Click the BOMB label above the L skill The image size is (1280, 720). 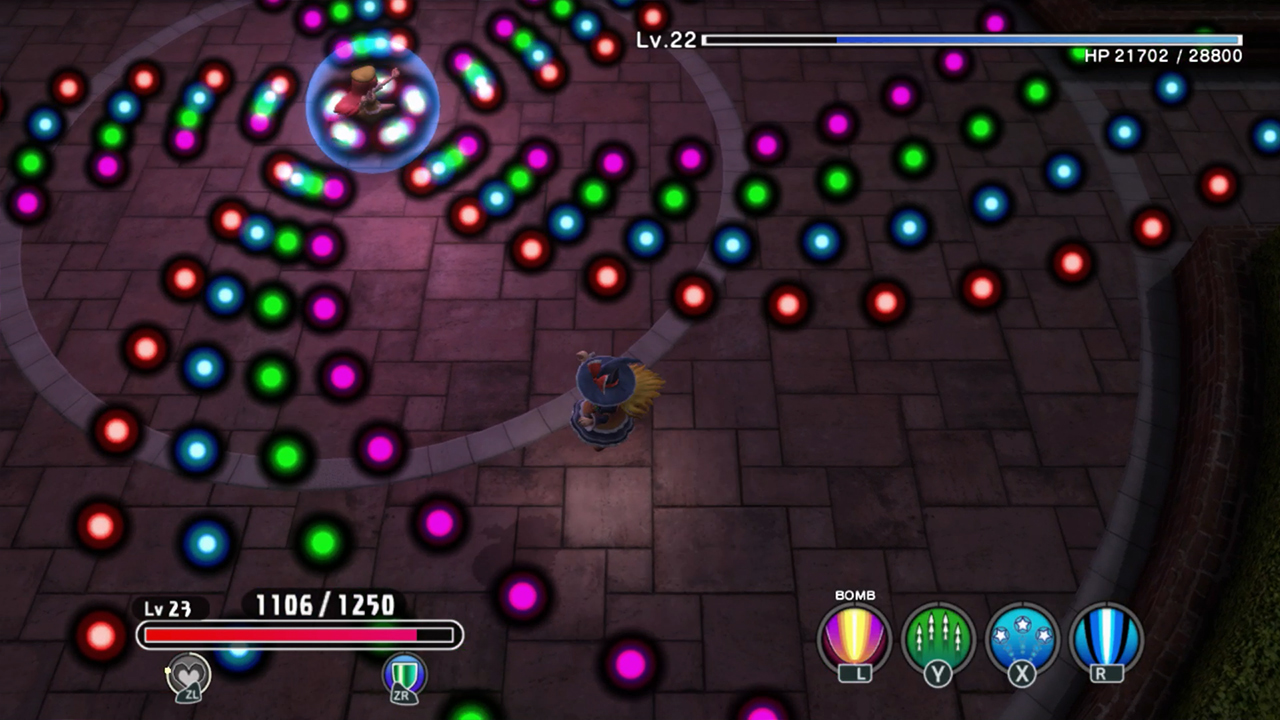pyautogui.click(x=858, y=595)
